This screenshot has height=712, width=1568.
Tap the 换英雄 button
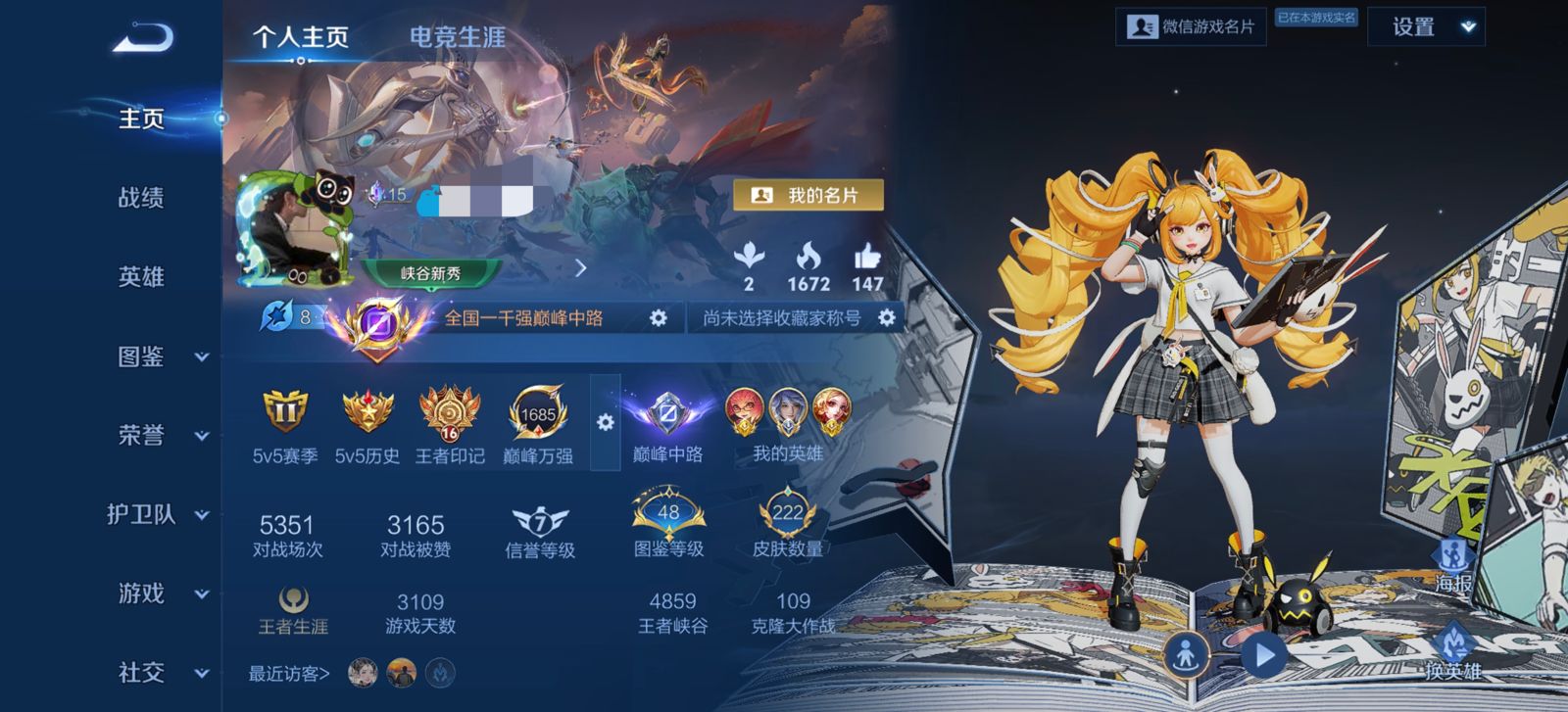click(1453, 651)
